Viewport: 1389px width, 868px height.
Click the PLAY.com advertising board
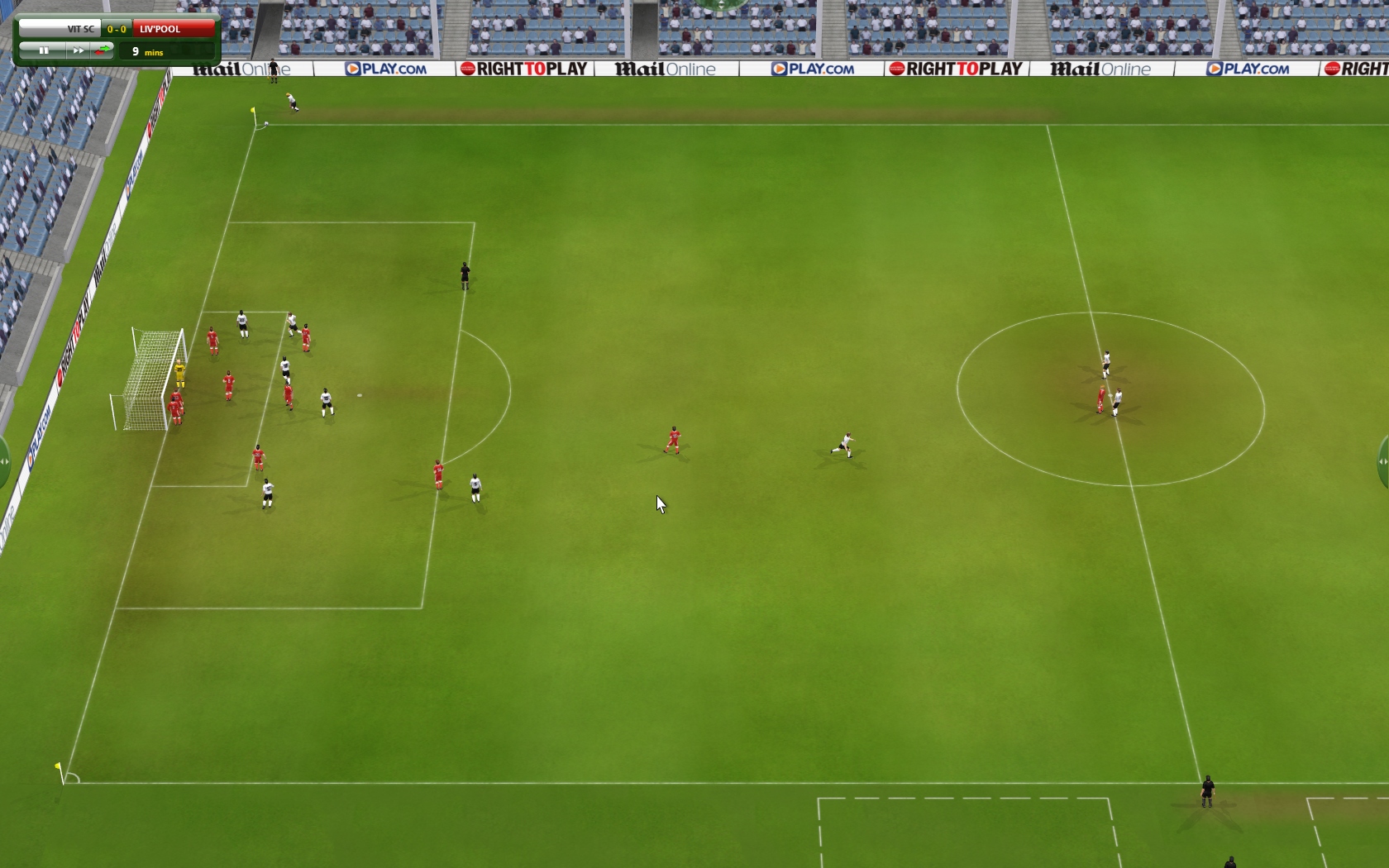click(x=385, y=69)
